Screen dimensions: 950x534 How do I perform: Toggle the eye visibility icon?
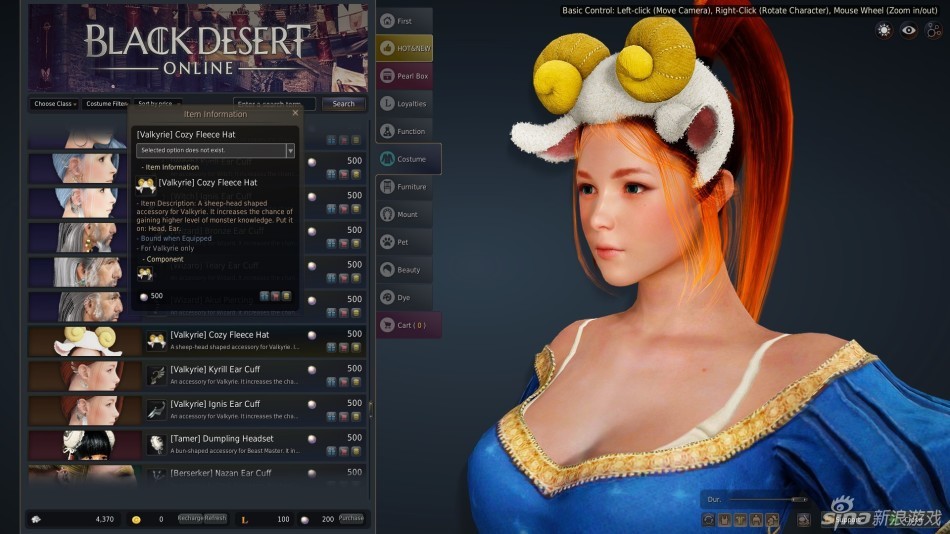pos(908,30)
